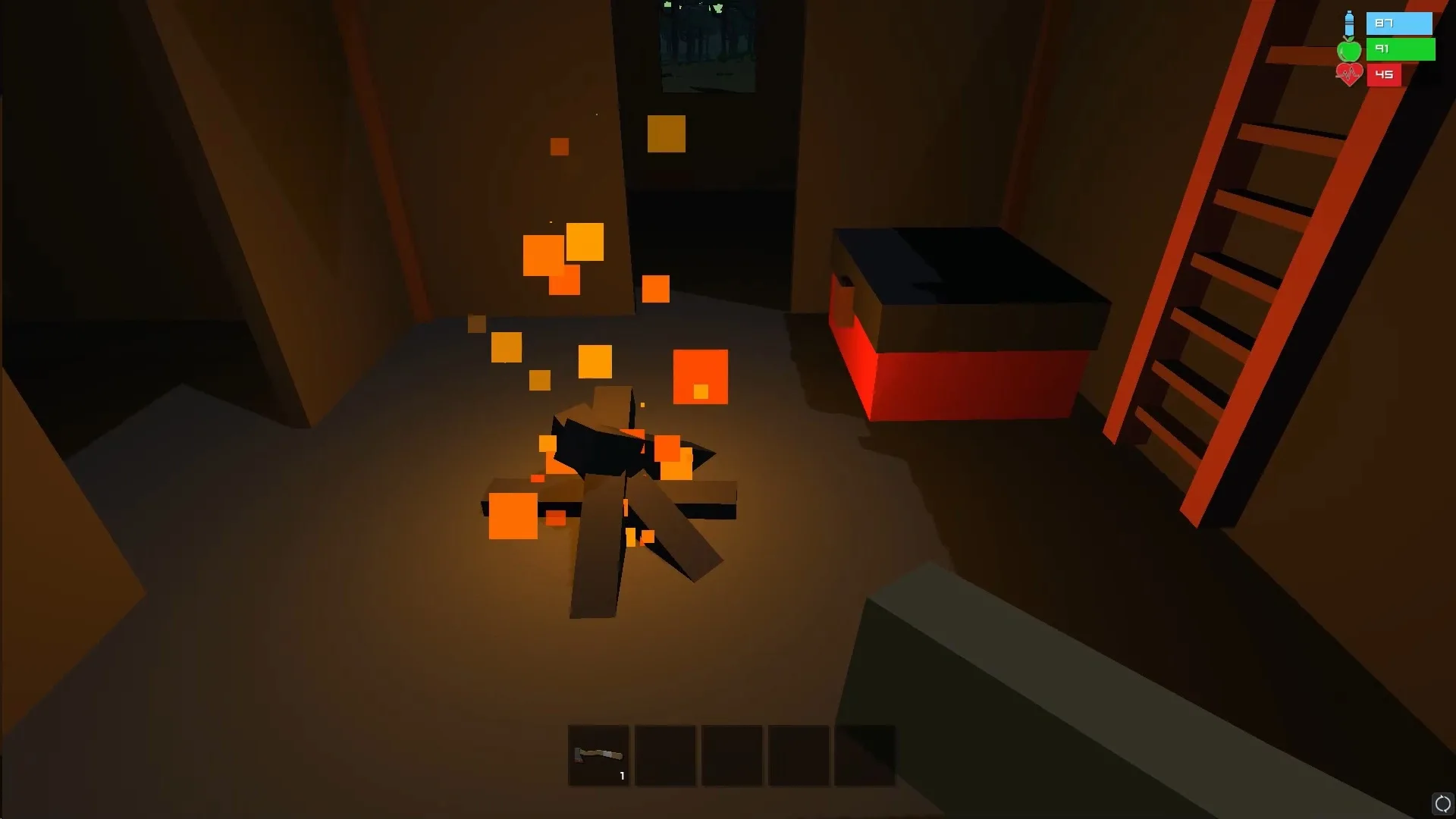The width and height of the screenshot is (1456, 819).
Task: Click the red heart health icon
Action: [1349, 74]
